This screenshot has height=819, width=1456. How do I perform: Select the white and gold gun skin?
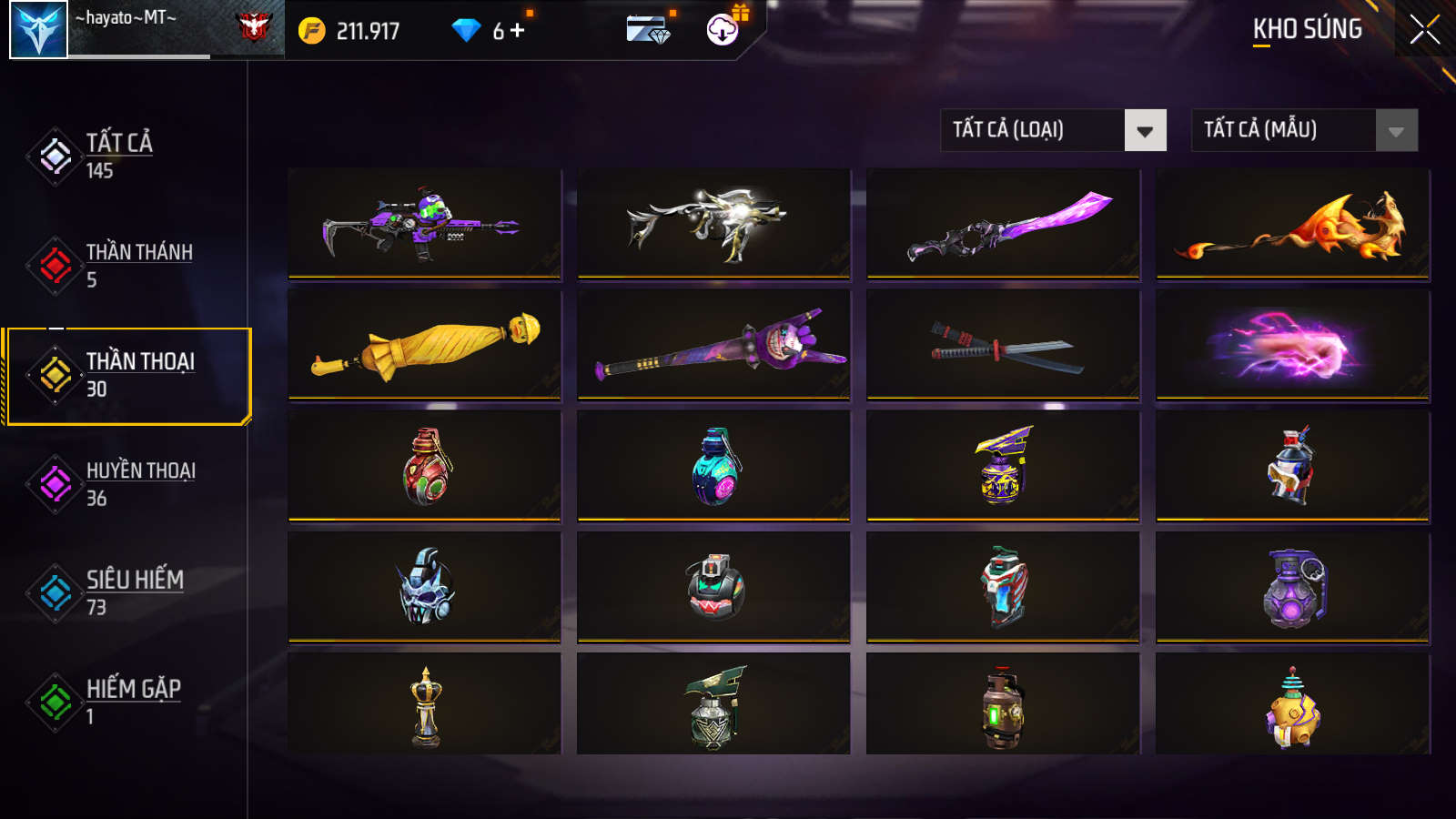click(713, 223)
